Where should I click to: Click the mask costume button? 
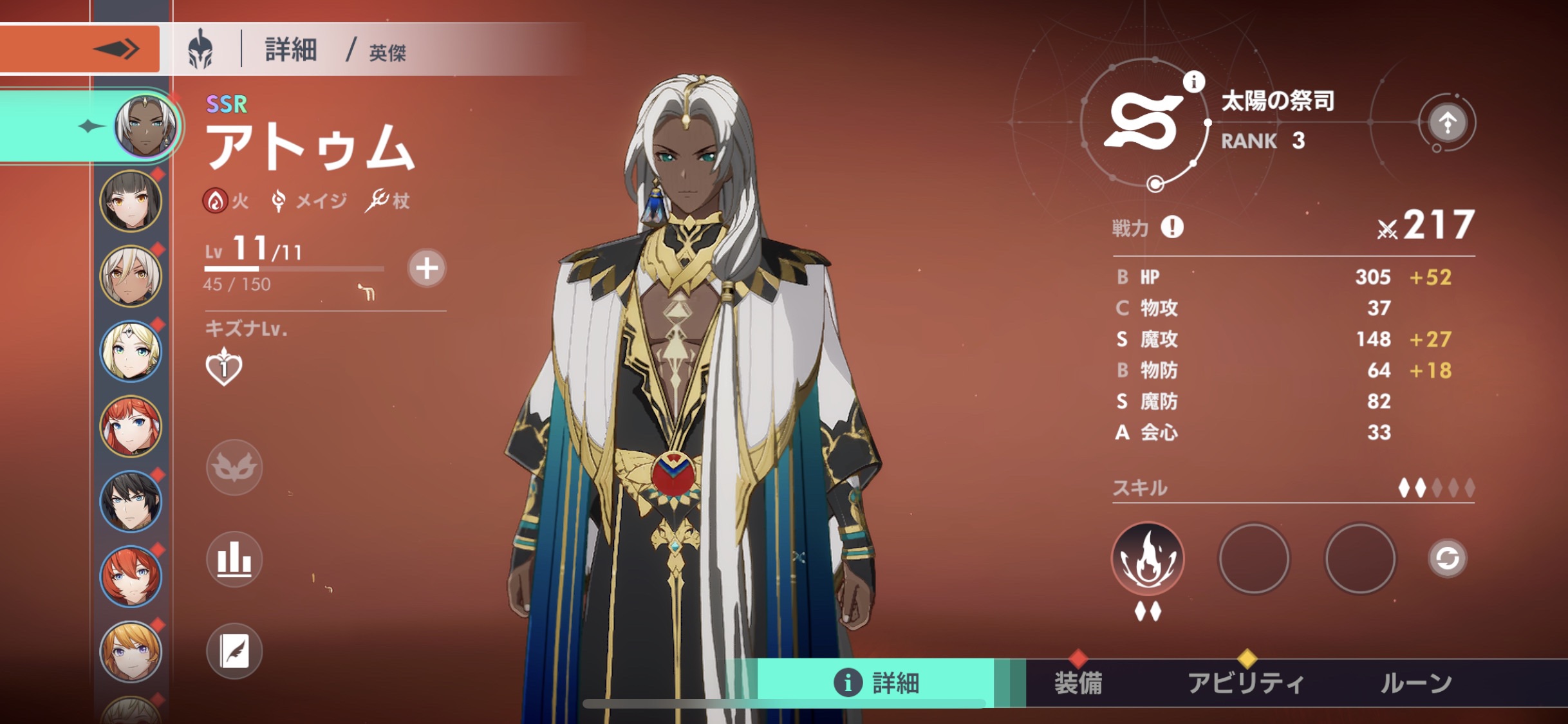[234, 468]
